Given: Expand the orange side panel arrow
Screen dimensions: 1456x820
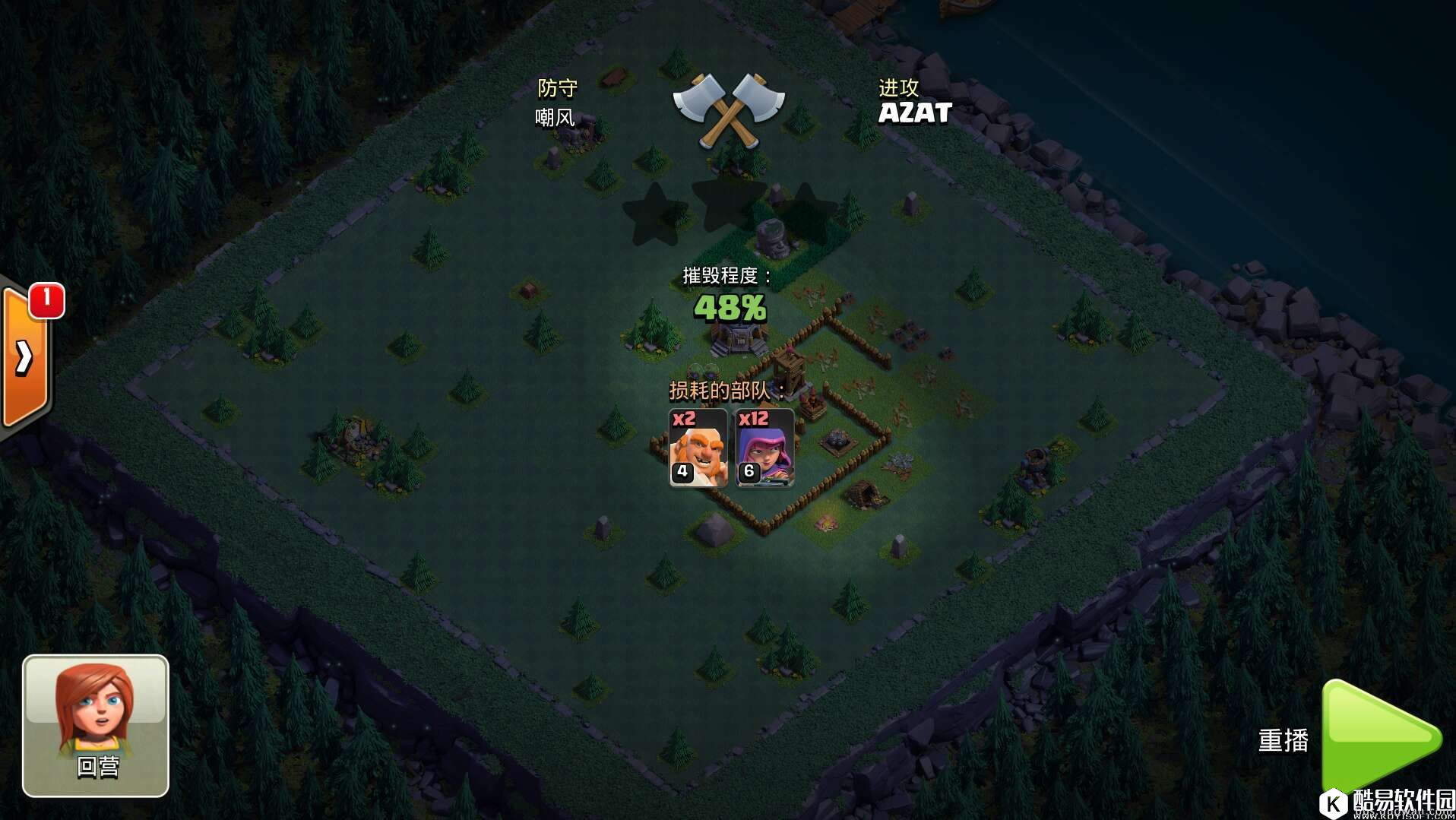Looking at the screenshot, I should click(25, 356).
